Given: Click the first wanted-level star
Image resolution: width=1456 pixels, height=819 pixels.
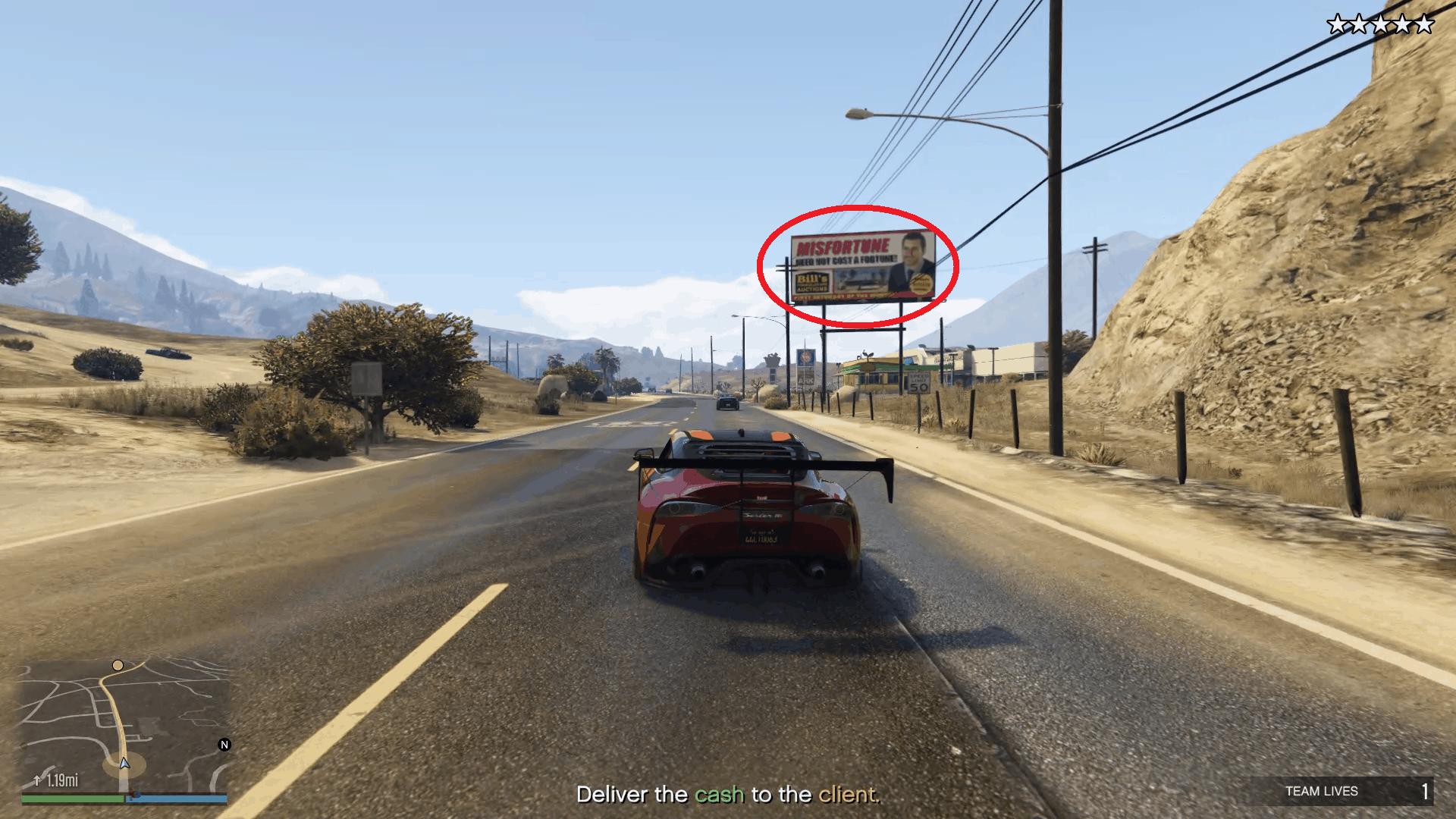Looking at the screenshot, I should [x=1337, y=23].
